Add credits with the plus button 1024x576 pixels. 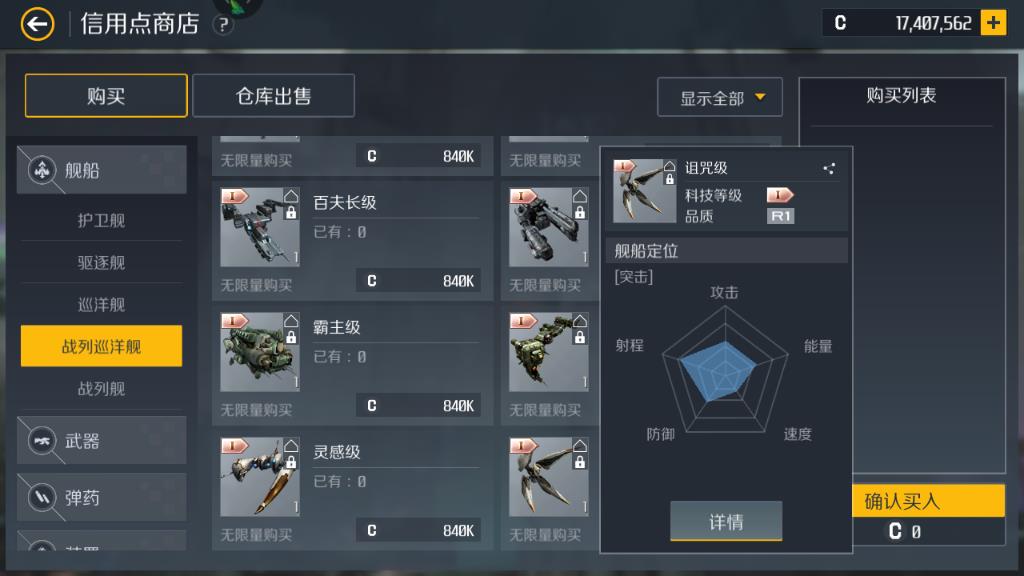993,23
